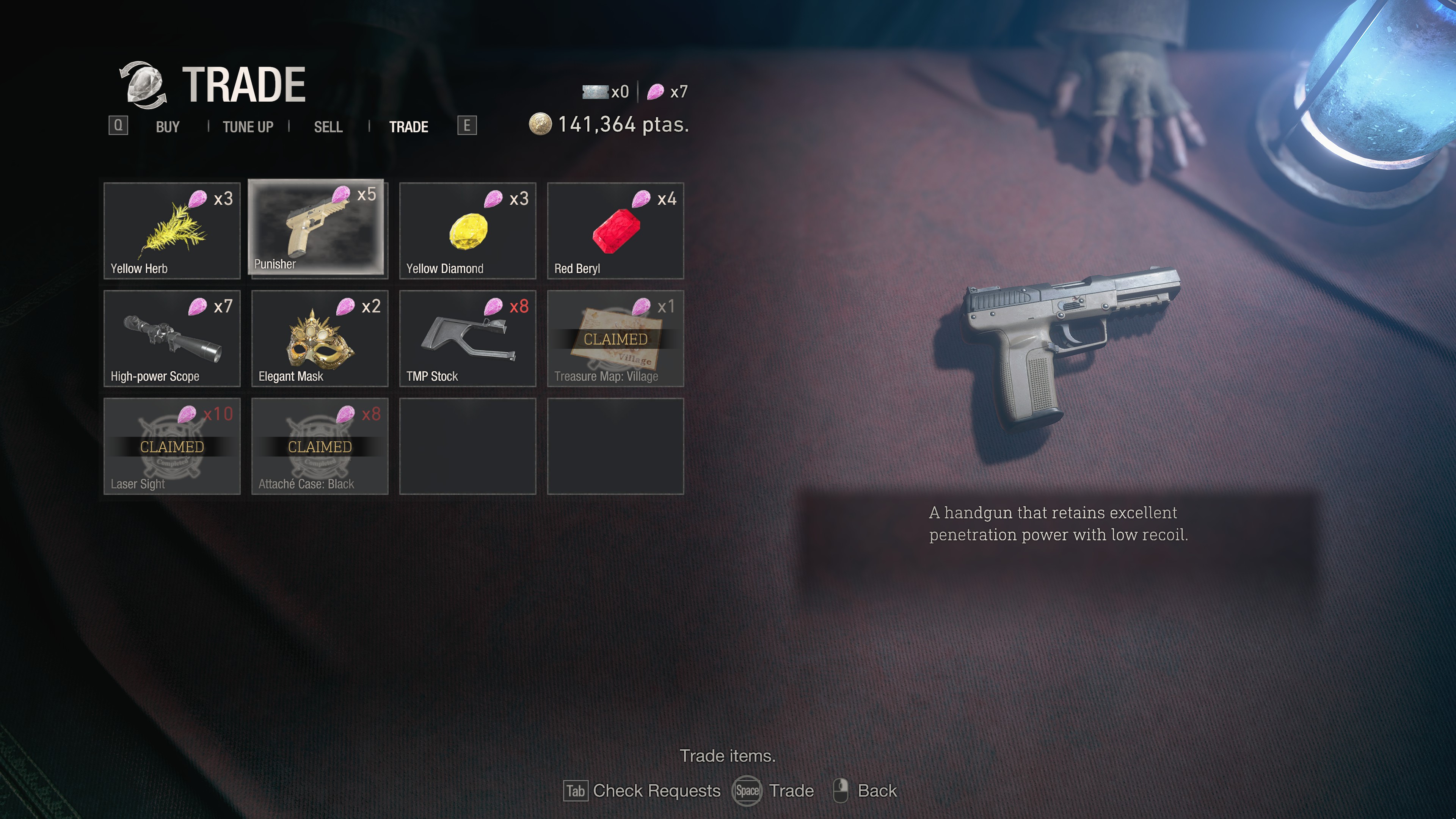Open Check Requests at the bottom
Viewport: 1456px width, 819px height.
point(643,790)
